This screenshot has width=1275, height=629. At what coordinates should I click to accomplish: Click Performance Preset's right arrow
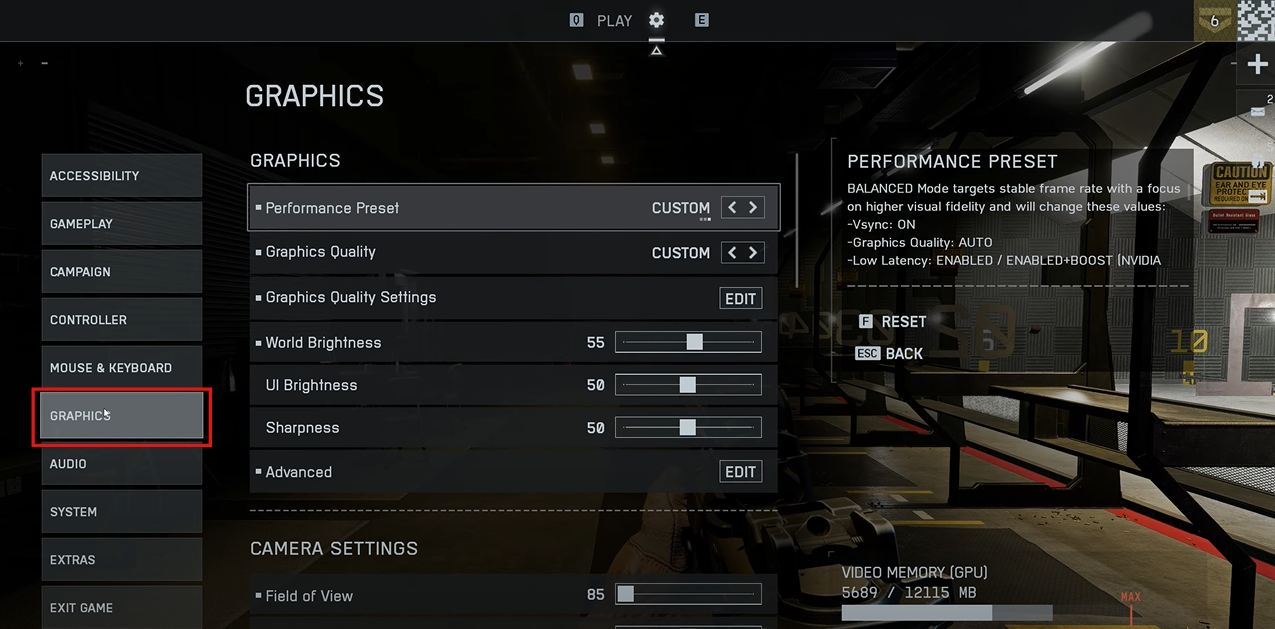[x=753, y=208]
